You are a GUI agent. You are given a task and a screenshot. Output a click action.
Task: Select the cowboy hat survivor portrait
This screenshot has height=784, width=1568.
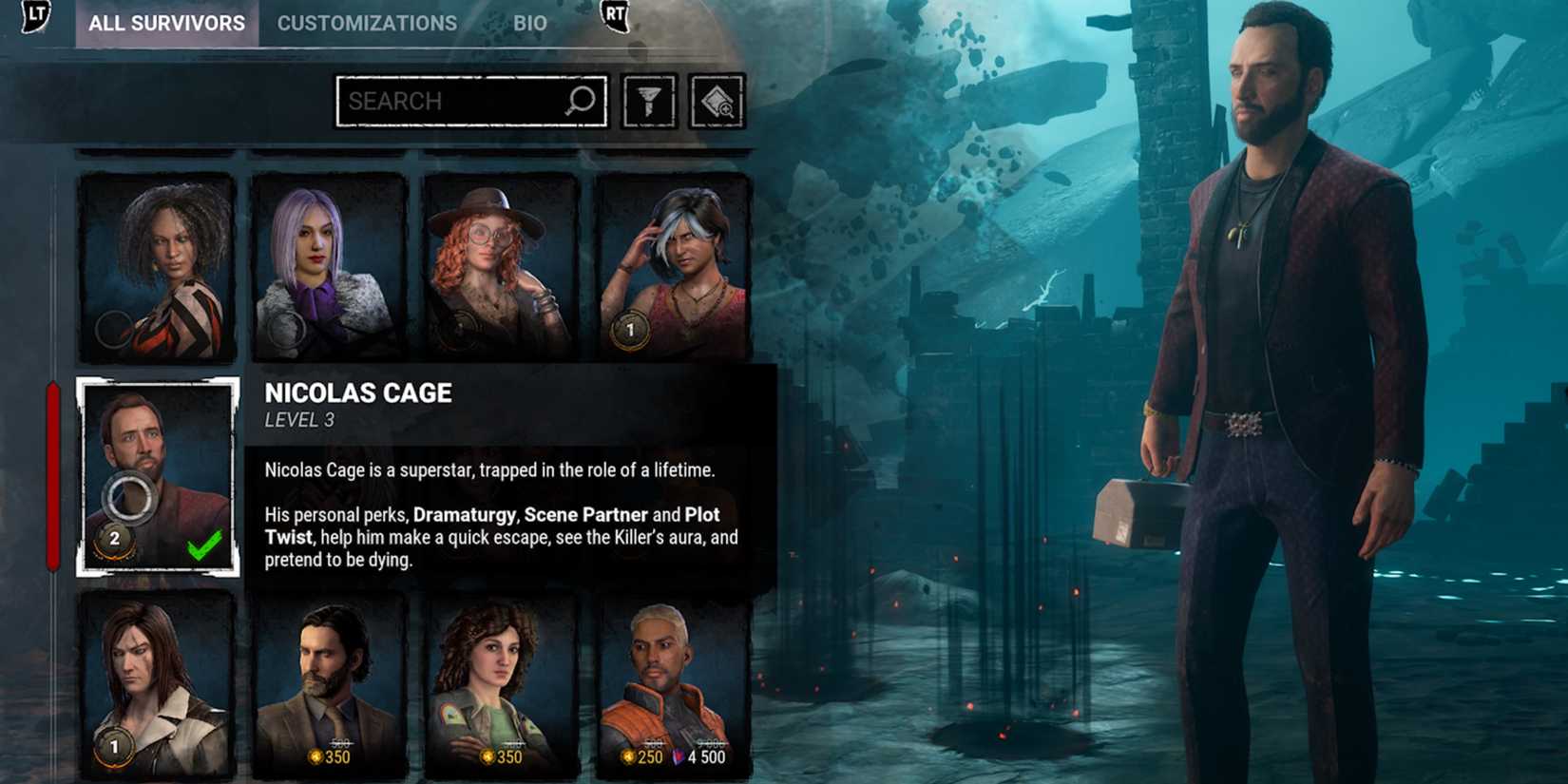coord(488,266)
